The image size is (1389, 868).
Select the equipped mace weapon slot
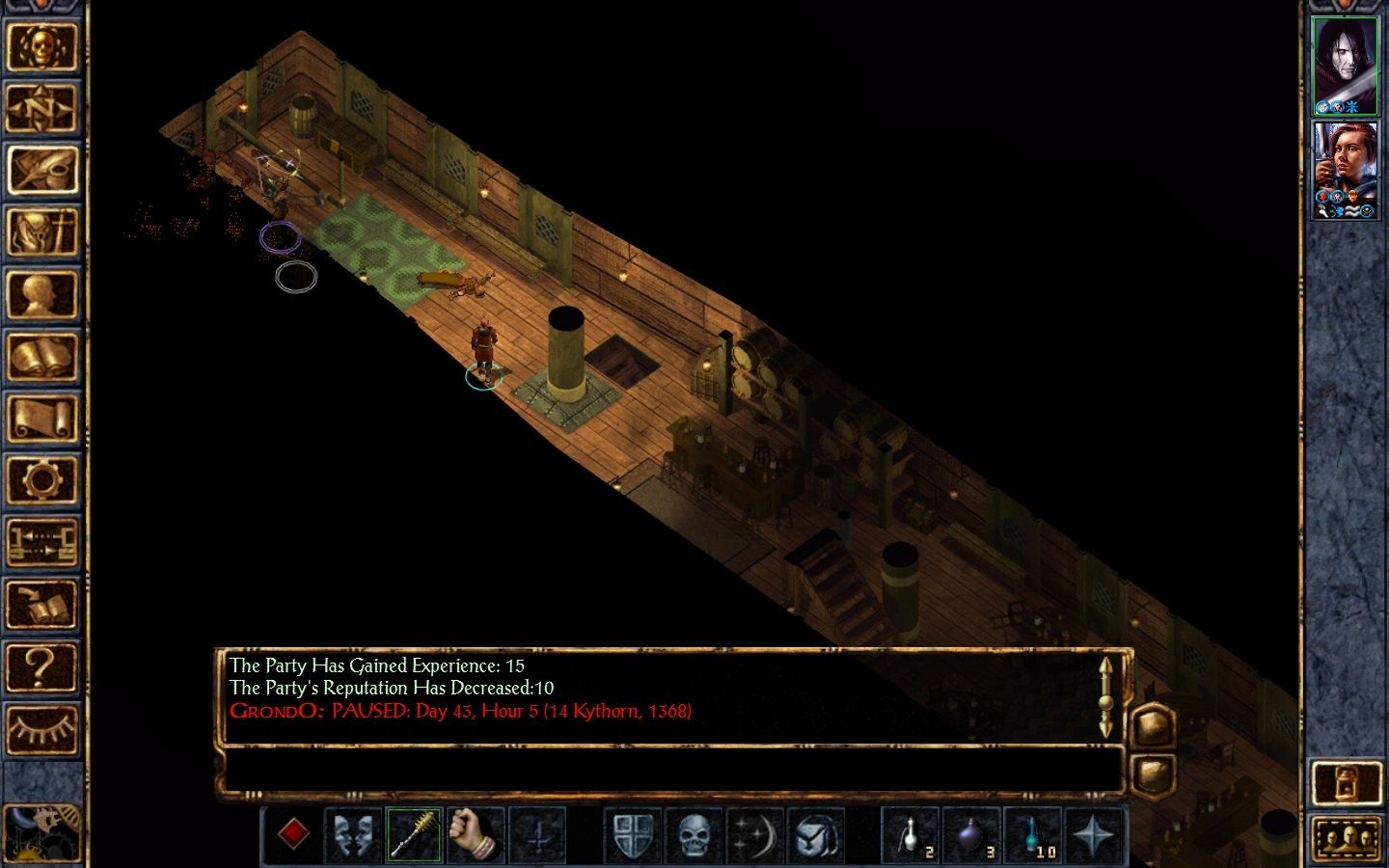click(x=415, y=835)
